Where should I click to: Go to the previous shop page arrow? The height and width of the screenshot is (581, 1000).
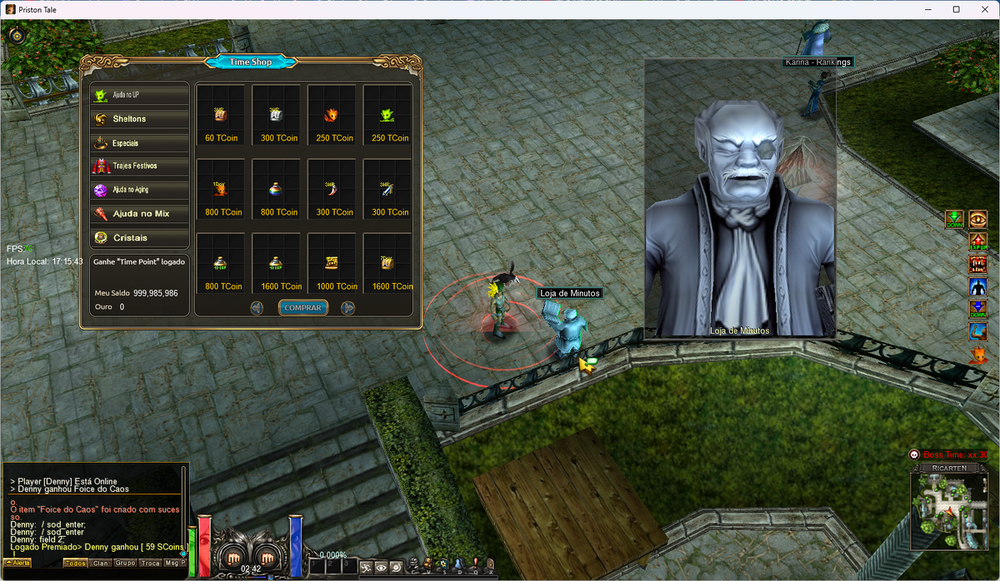[x=257, y=308]
